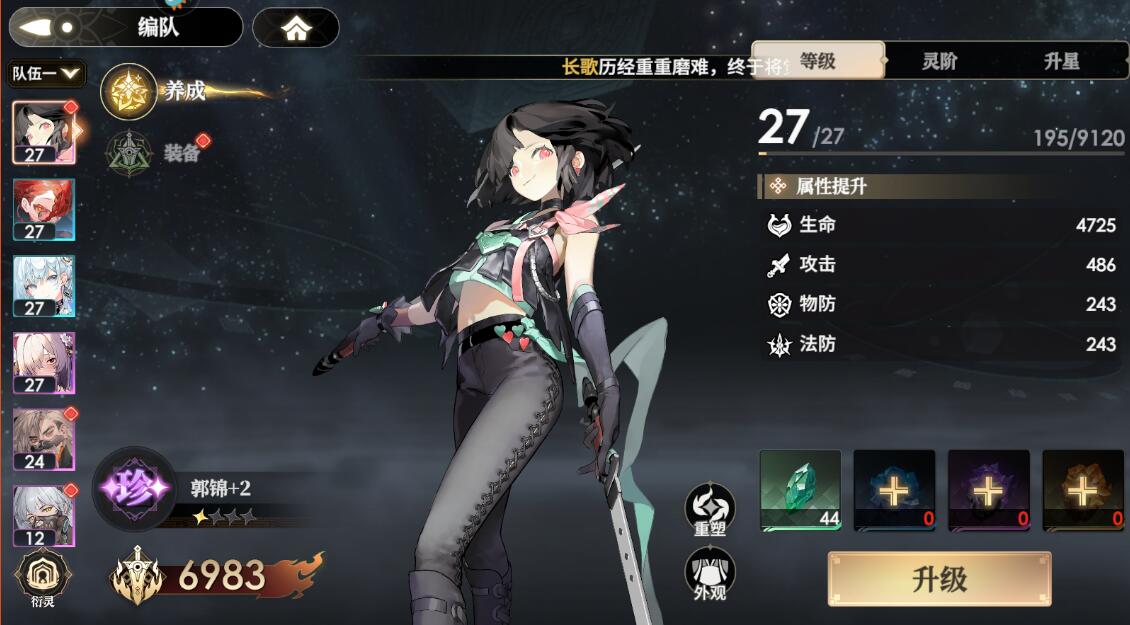
Task: Select the level 12 grey-haired portrait
Action: point(43,515)
